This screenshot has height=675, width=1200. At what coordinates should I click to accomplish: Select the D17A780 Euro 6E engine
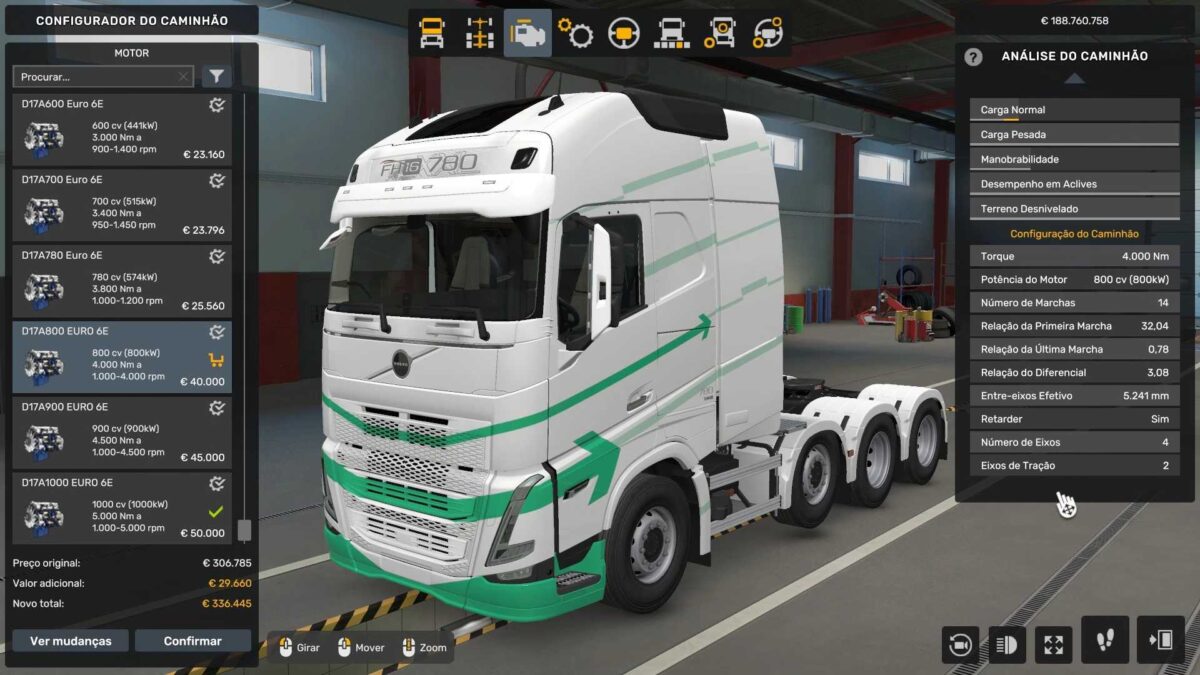[x=121, y=281]
